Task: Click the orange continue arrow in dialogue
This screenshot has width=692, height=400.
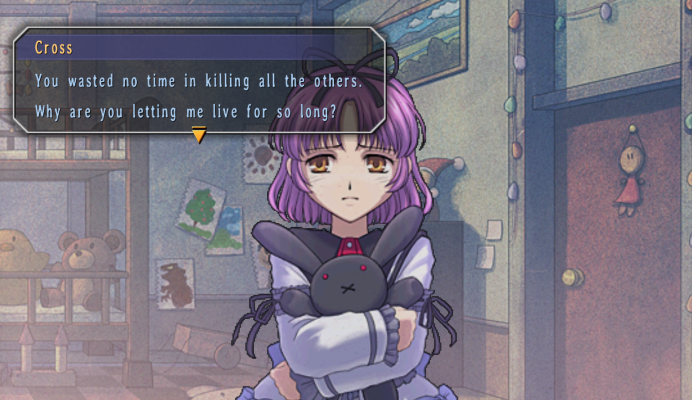Action: click(199, 135)
